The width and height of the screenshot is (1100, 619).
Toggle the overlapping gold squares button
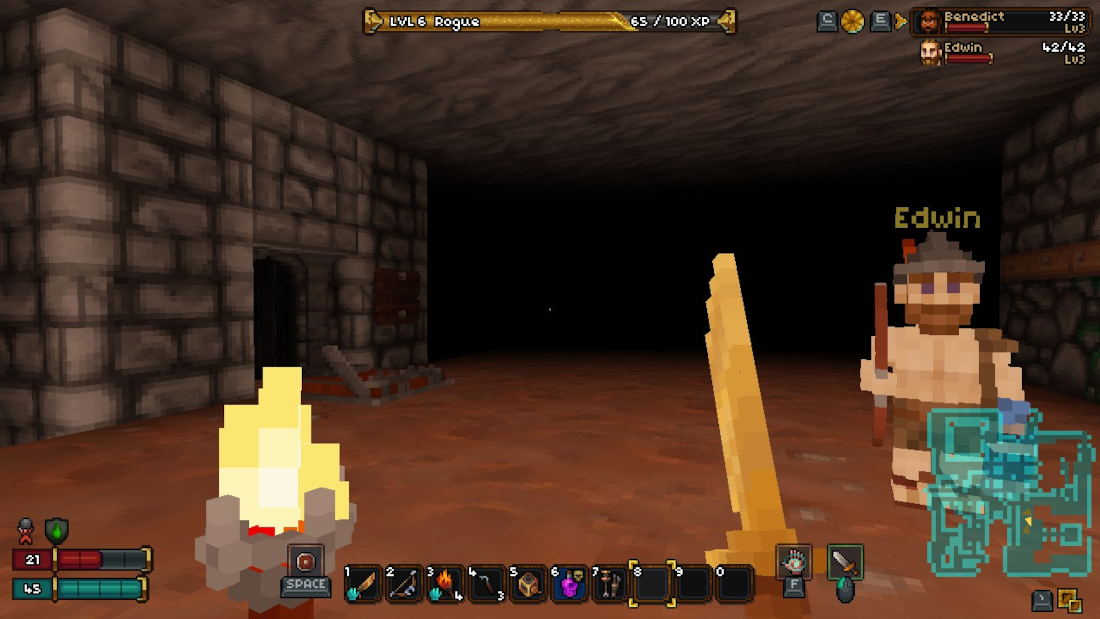pyautogui.click(x=1070, y=600)
